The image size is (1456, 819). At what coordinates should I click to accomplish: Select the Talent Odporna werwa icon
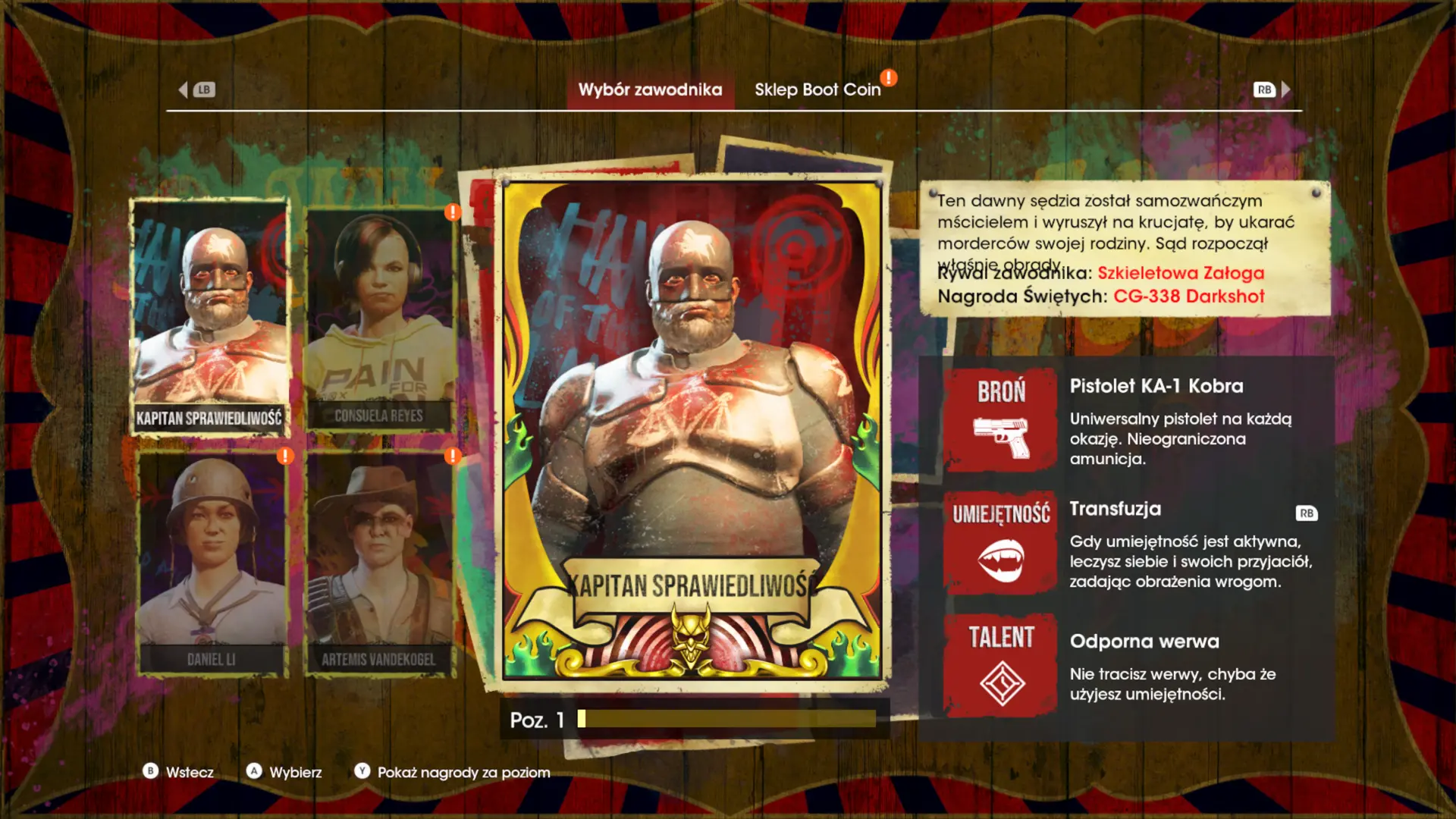click(1000, 665)
